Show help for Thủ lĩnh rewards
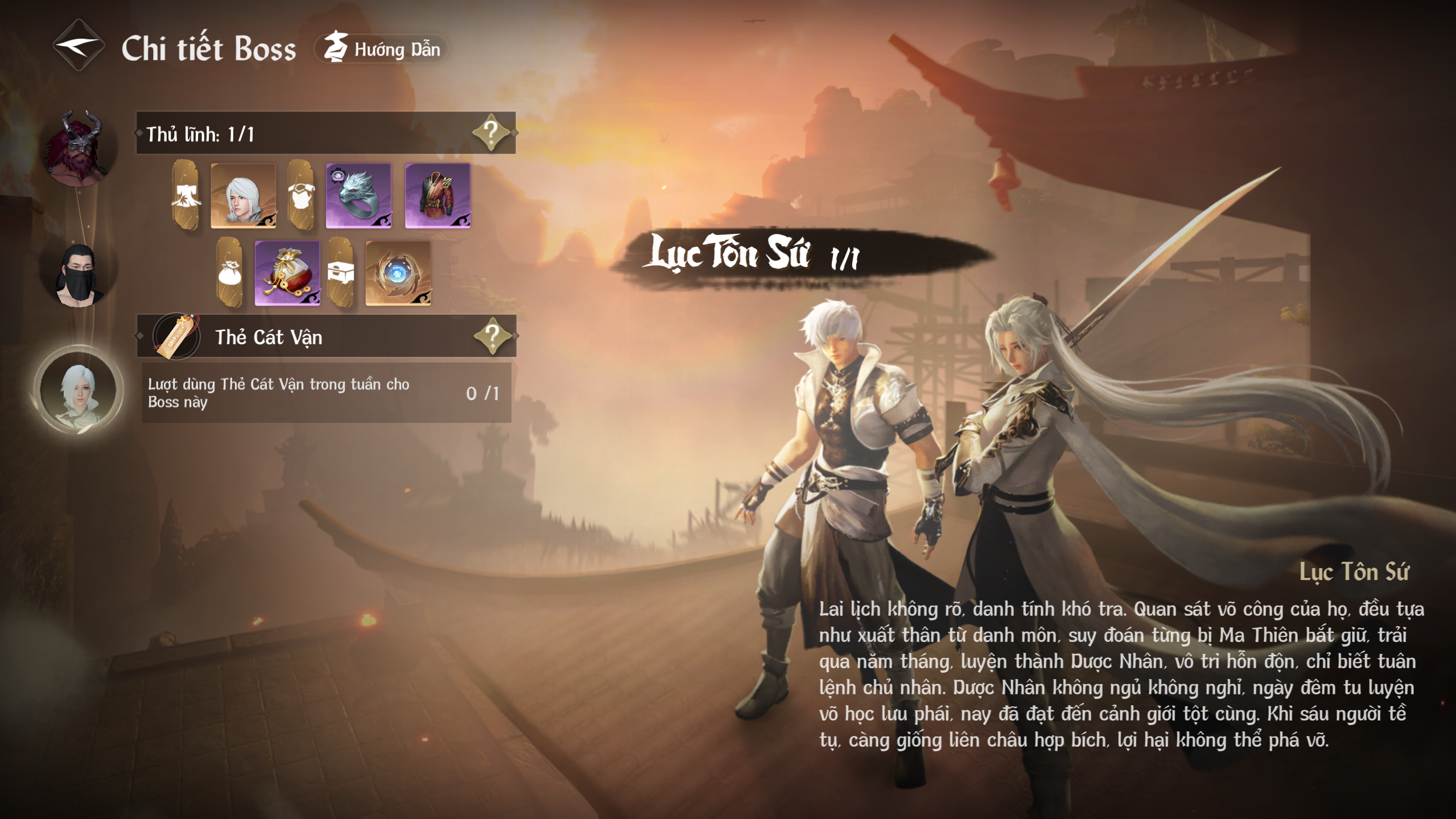 [x=490, y=133]
